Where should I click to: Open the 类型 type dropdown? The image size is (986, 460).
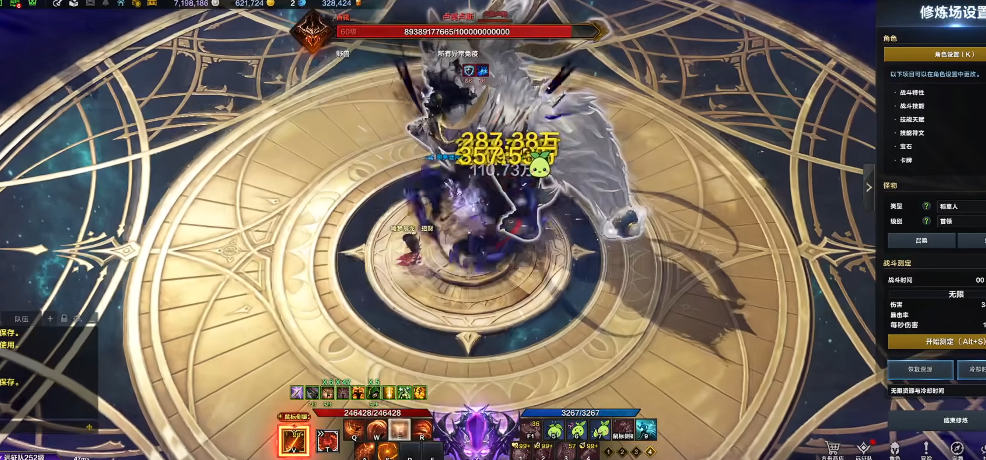pos(960,206)
